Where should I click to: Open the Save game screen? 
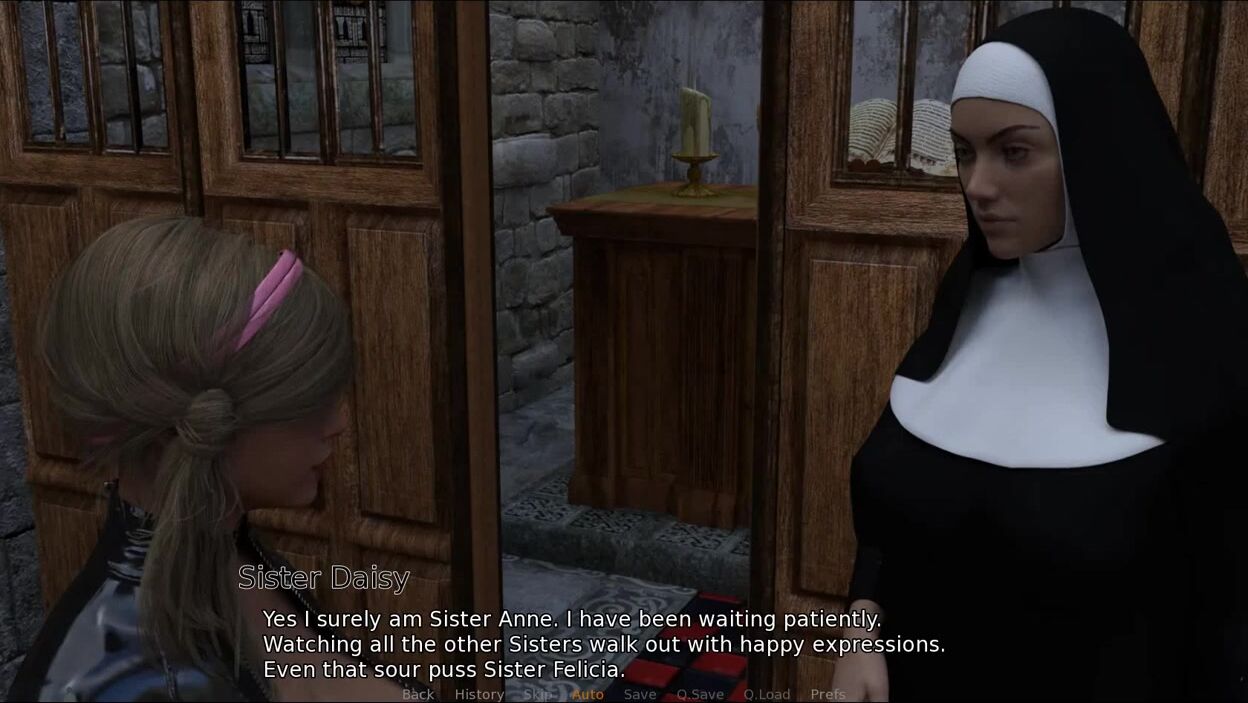640,694
